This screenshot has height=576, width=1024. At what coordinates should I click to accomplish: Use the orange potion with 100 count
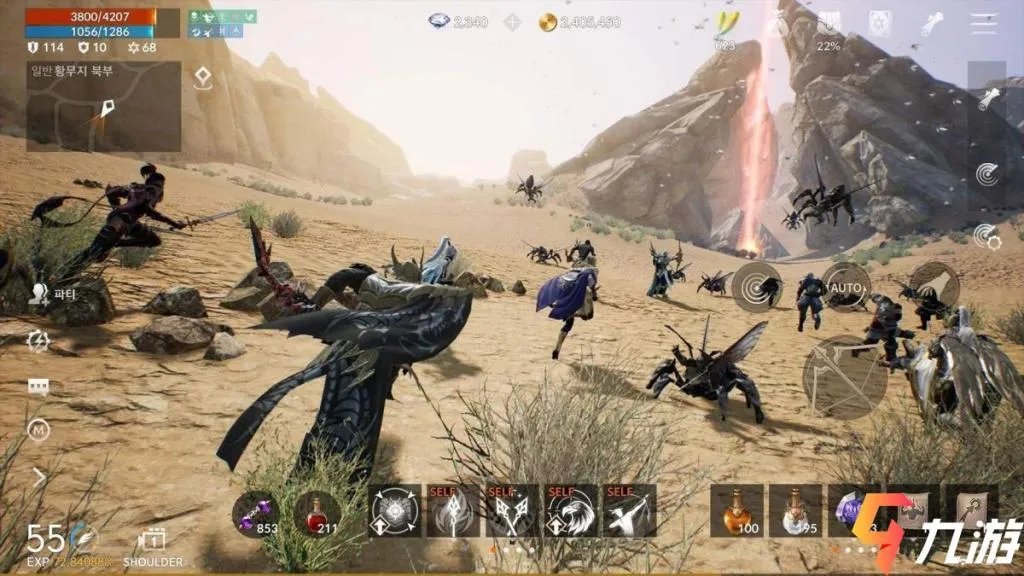pos(737,511)
